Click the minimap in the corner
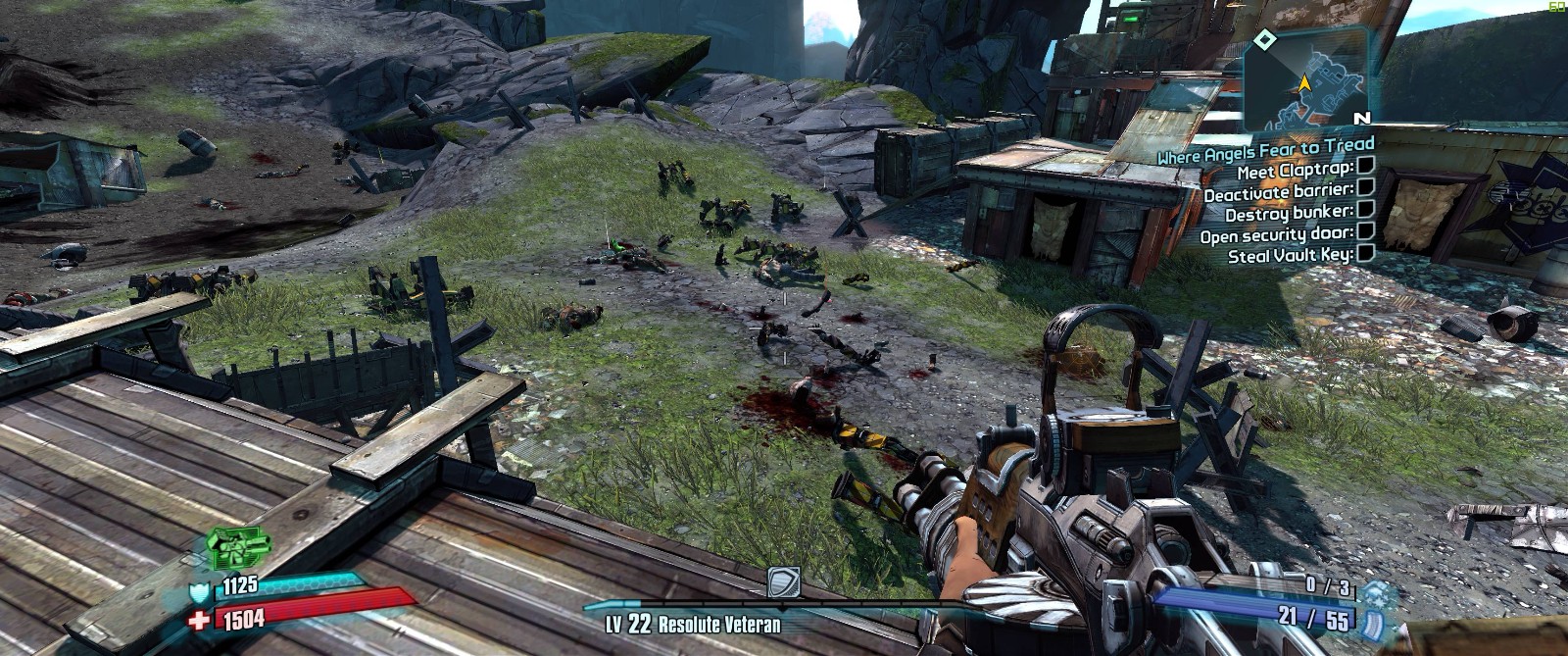This screenshot has width=1568, height=656. (1307, 80)
